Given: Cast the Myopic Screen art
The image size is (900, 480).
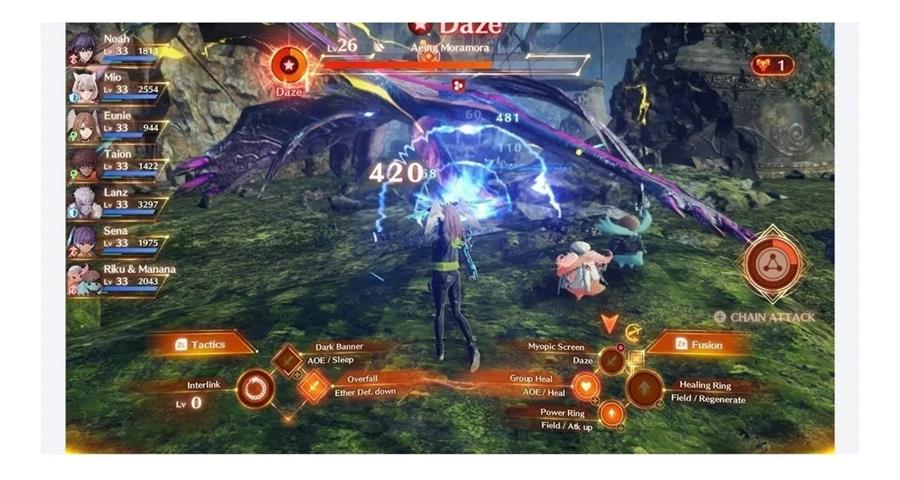Looking at the screenshot, I should pyautogui.click(x=611, y=359).
